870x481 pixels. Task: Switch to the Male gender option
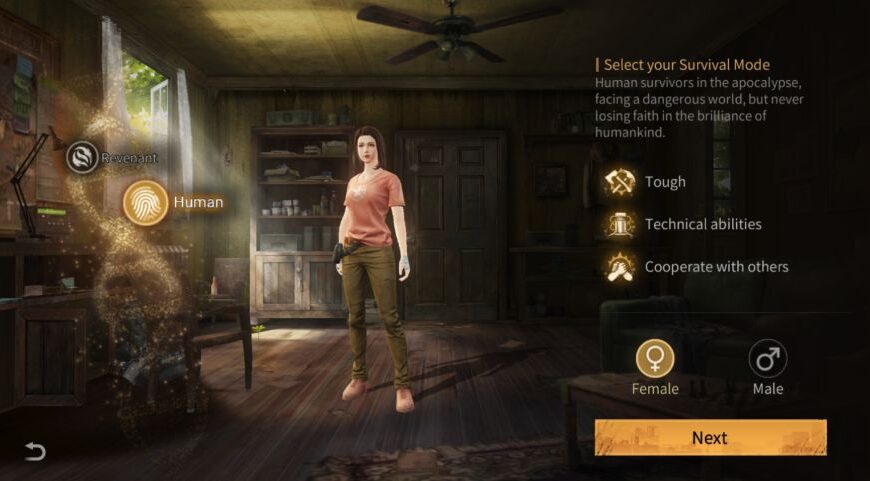pyautogui.click(x=767, y=359)
